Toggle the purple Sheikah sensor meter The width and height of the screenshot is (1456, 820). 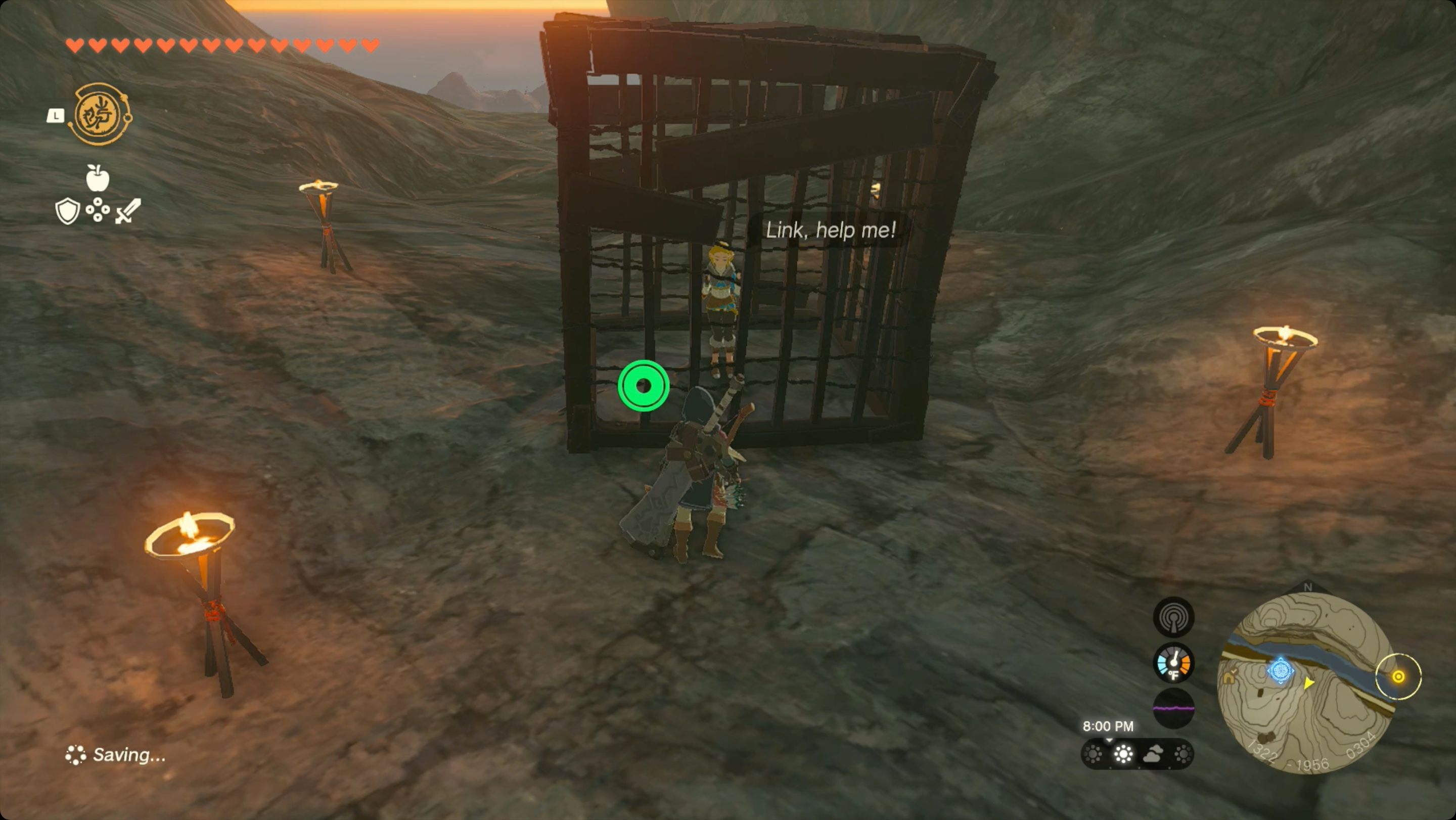point(1173,708)
